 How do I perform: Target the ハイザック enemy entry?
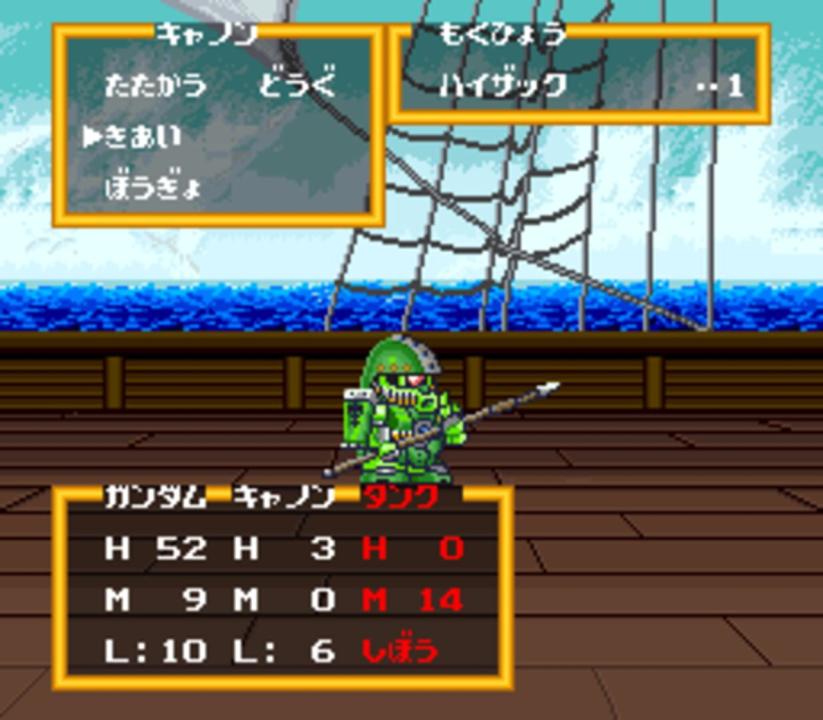[x=503, y=85]
